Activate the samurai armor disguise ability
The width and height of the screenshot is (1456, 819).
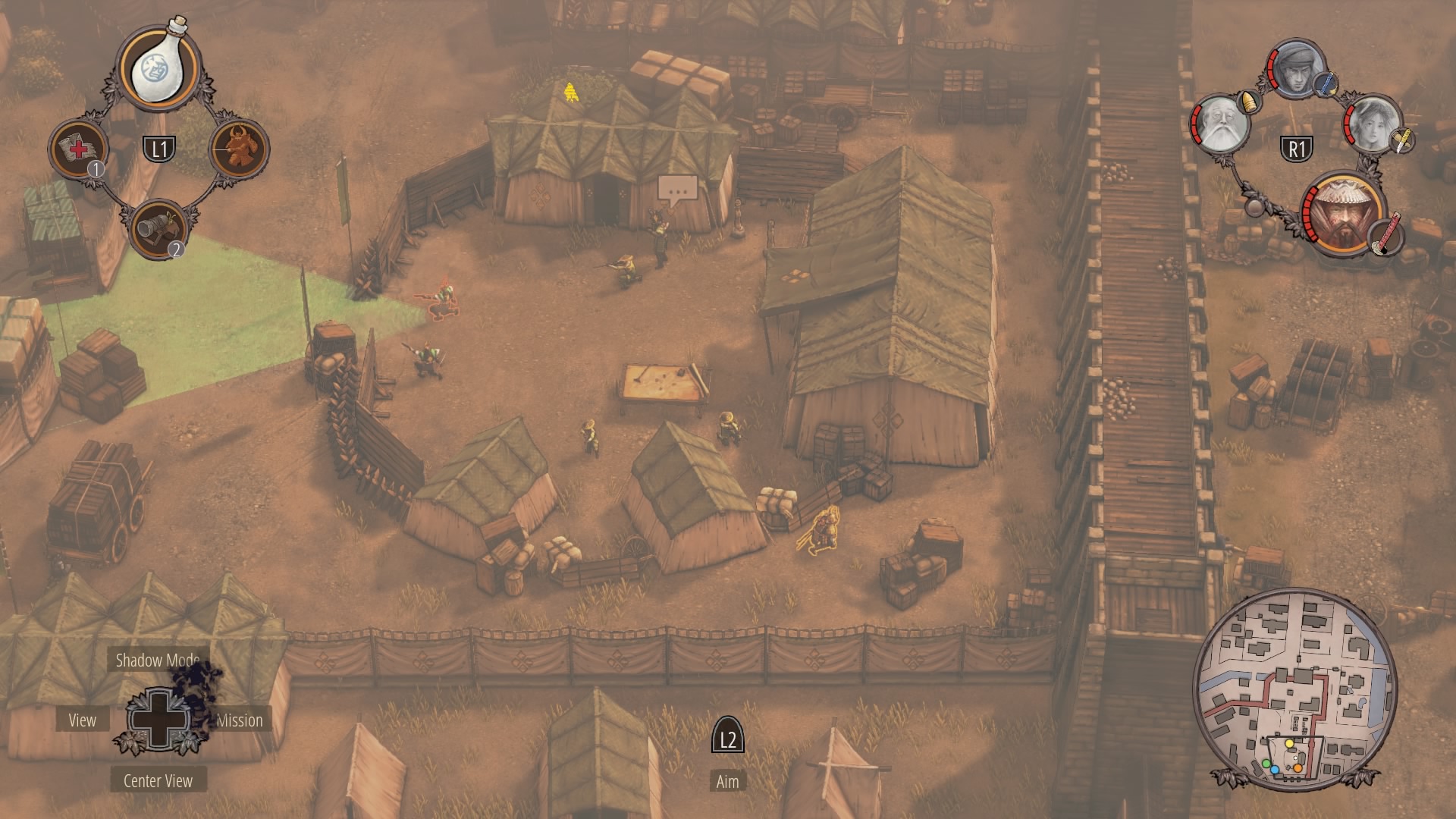pos(239,149)
